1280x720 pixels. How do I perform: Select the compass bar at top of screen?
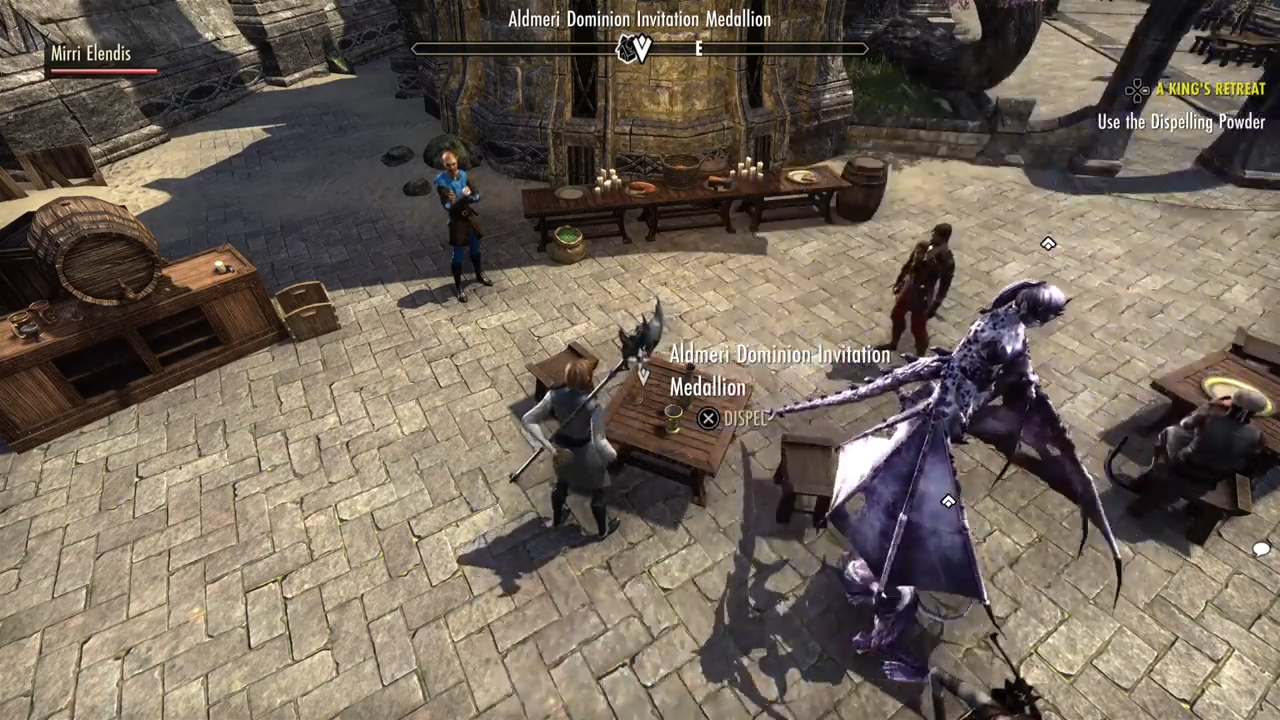(x=640, y=49)
